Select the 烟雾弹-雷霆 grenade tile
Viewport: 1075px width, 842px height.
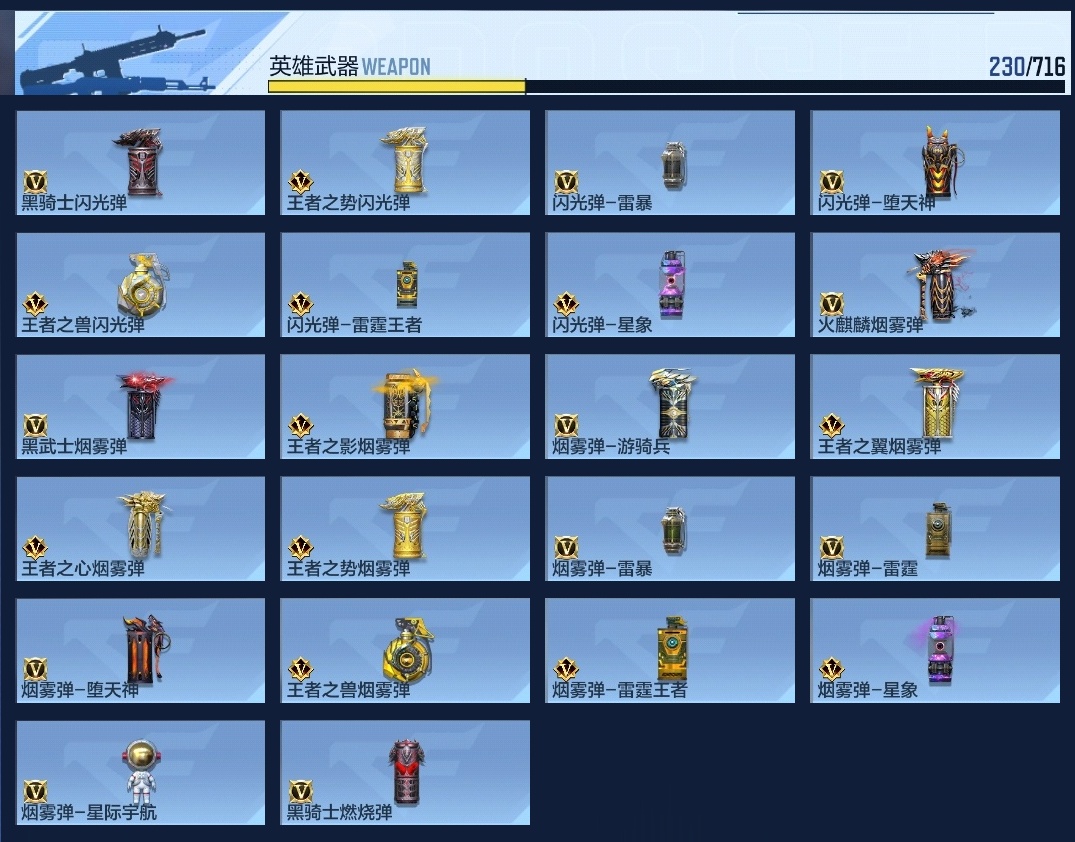935,529
